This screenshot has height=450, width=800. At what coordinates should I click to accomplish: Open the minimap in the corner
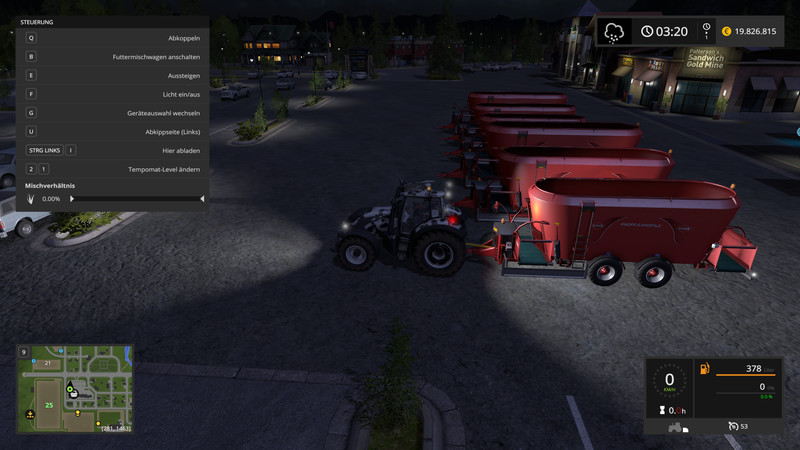click(75, 389)
